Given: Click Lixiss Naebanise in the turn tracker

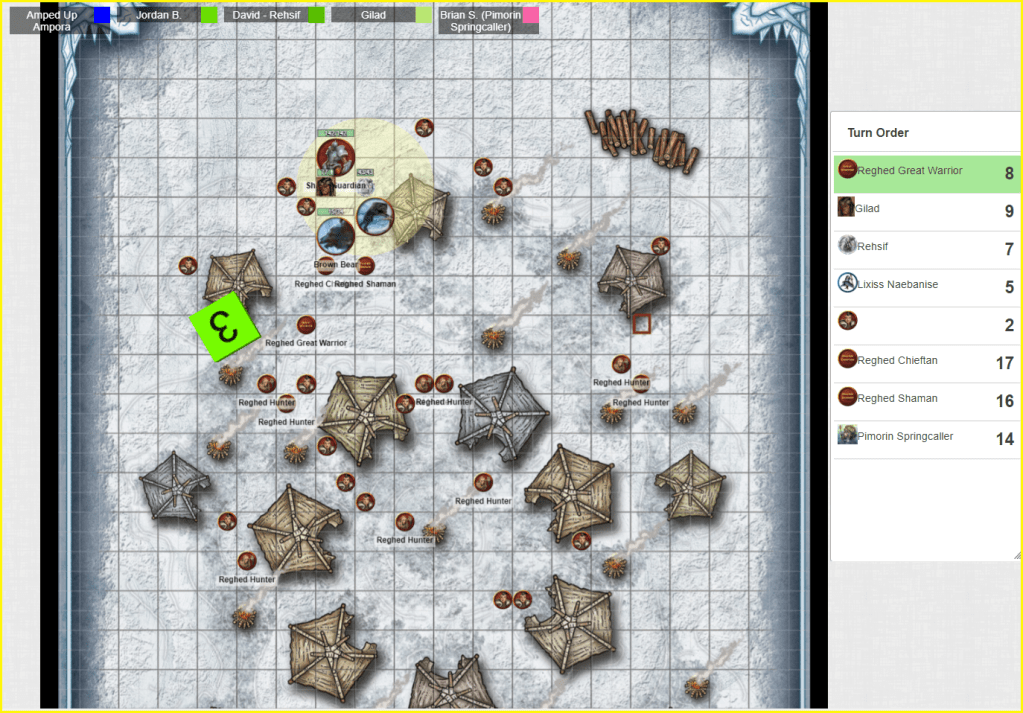Looking at the screenshot, I should pos(910,286).
